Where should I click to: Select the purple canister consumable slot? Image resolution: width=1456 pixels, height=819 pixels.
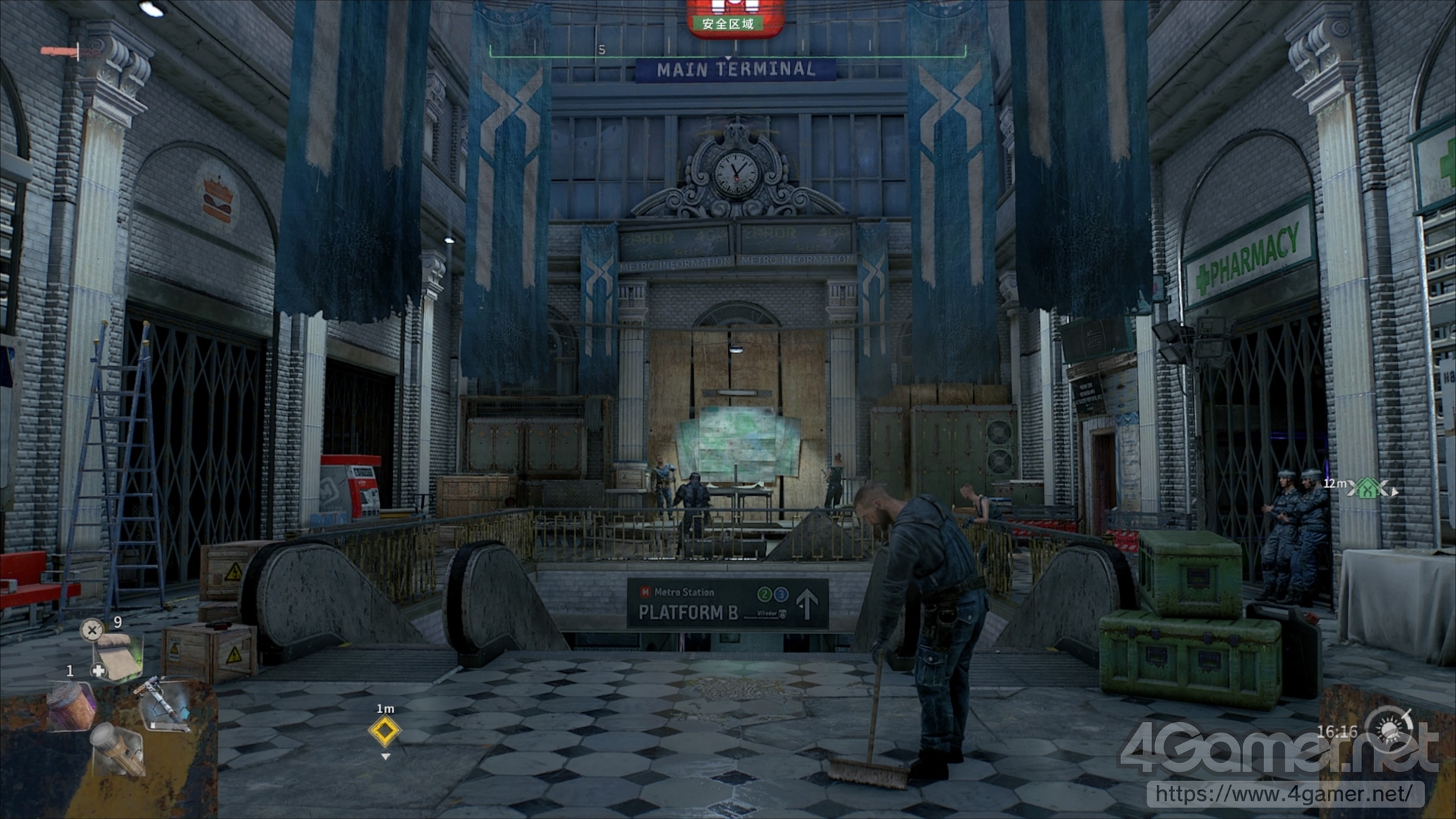71,705
